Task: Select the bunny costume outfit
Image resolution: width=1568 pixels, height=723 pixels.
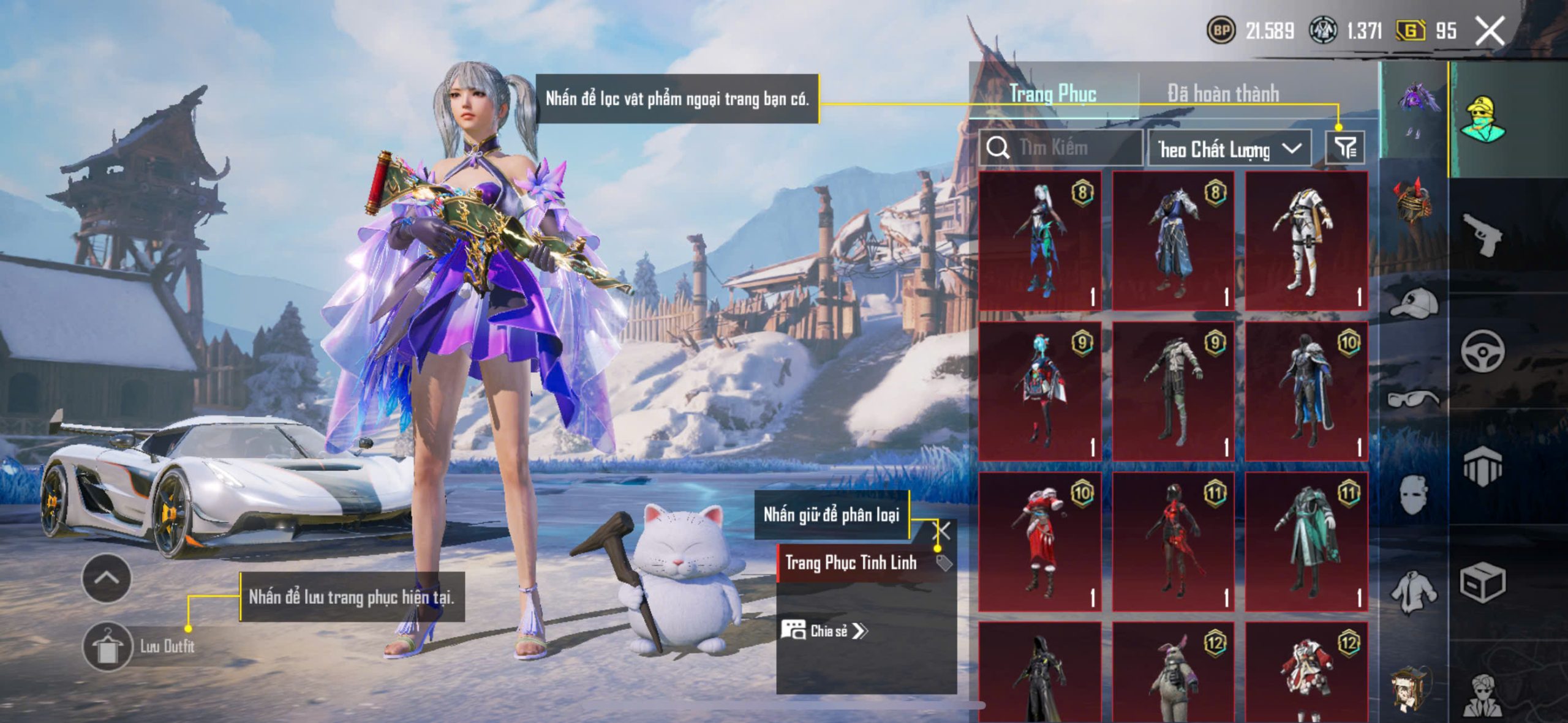Action: 1173,673
